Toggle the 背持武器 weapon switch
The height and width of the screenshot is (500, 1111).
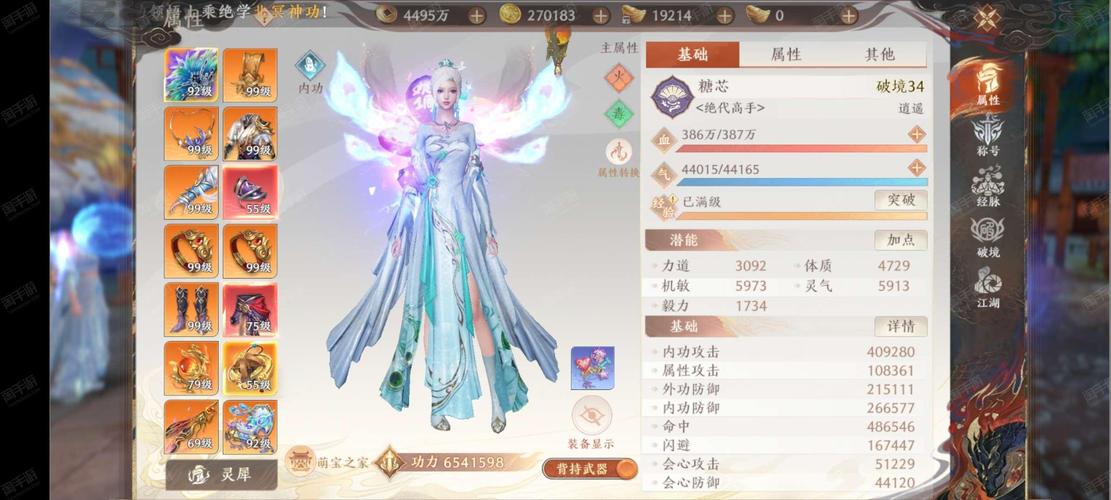tap(590, 468)
